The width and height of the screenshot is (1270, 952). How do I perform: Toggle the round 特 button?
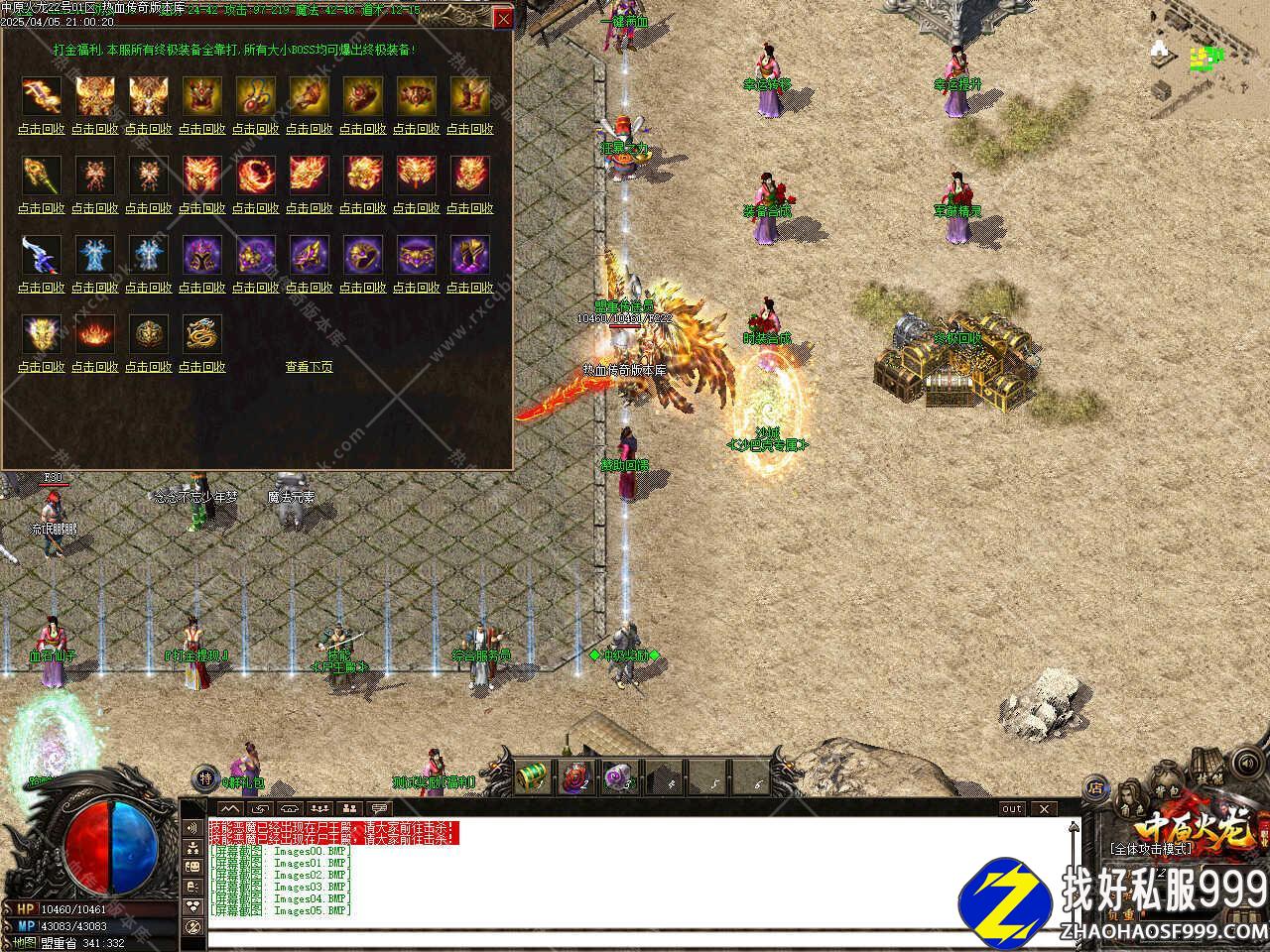pyautogui.click(x=204, y=776)
